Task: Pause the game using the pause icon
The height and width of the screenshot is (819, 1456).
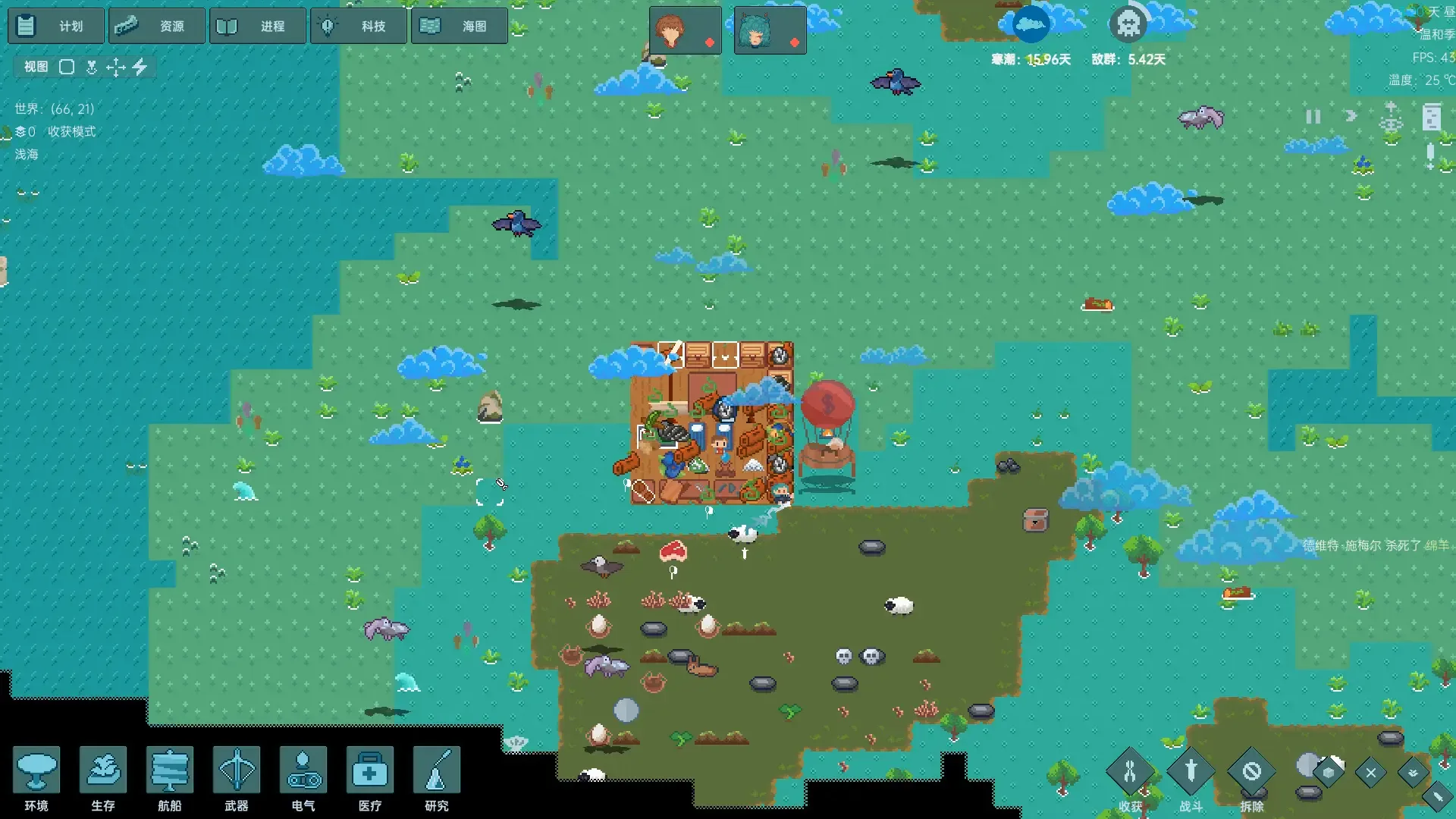Action: point(1313,117)
